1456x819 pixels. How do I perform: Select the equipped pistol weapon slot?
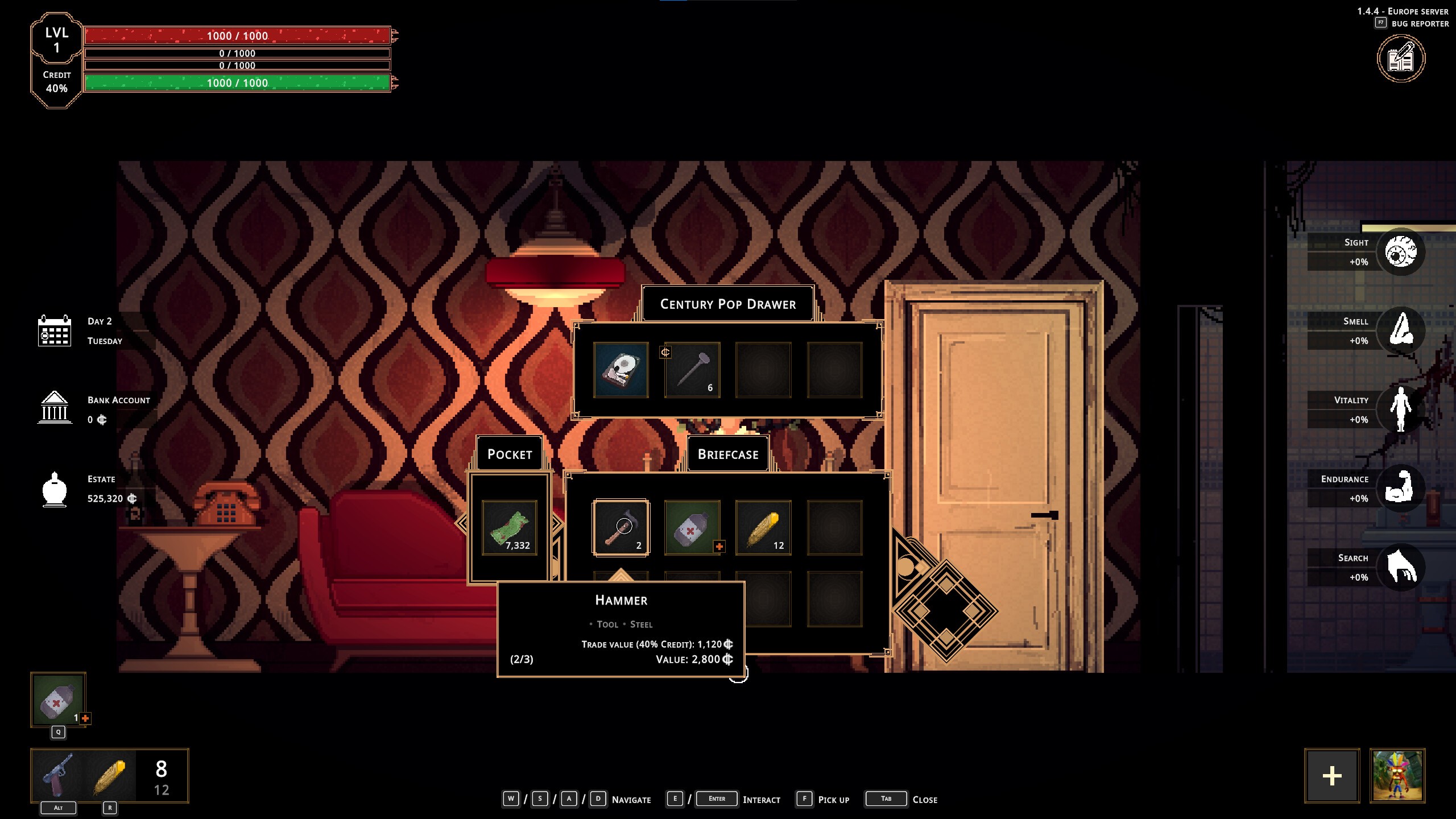(x=59, y=775)
